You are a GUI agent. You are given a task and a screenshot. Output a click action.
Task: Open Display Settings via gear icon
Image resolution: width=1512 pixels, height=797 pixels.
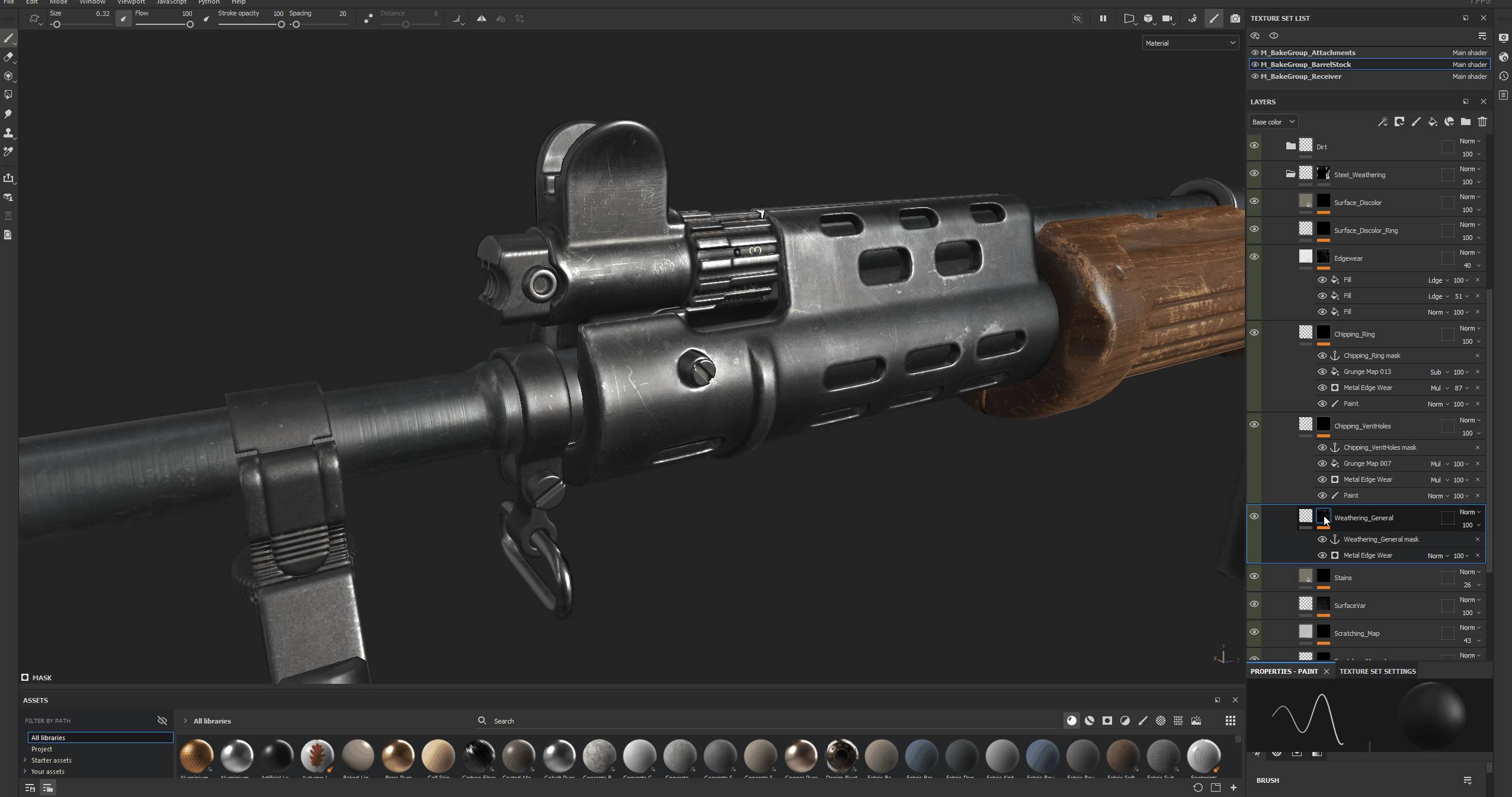tap(1504, 37)
